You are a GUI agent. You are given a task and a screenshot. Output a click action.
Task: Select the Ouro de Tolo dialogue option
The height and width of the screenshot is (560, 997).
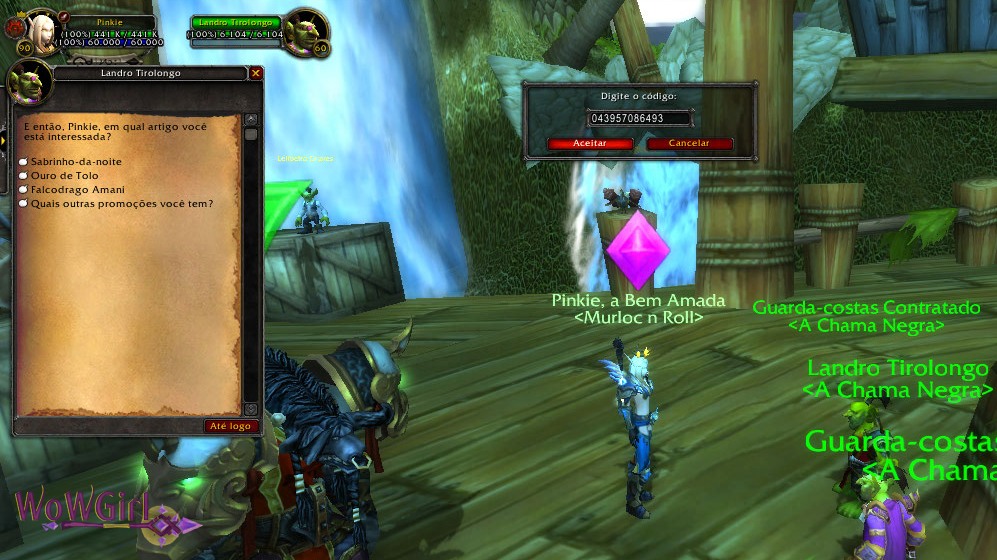click(x=64, y=175)
